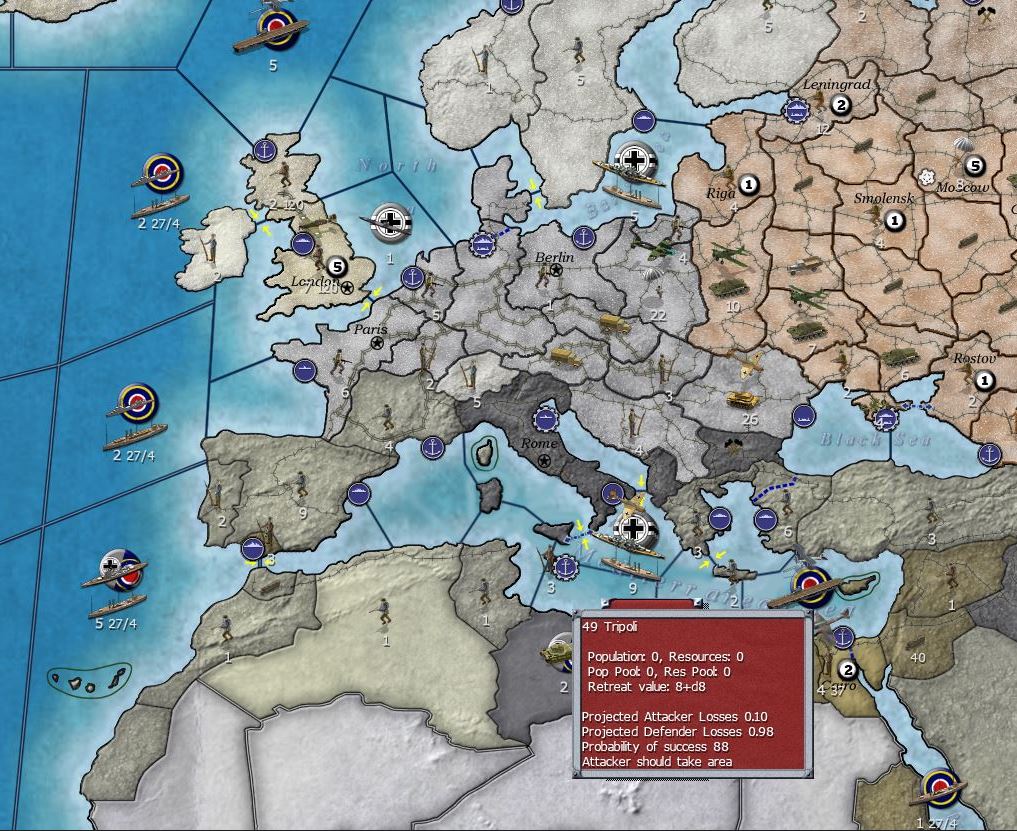1017x831 pixels.
Task: Click the London victory point marker
Action: coord(336,267)
